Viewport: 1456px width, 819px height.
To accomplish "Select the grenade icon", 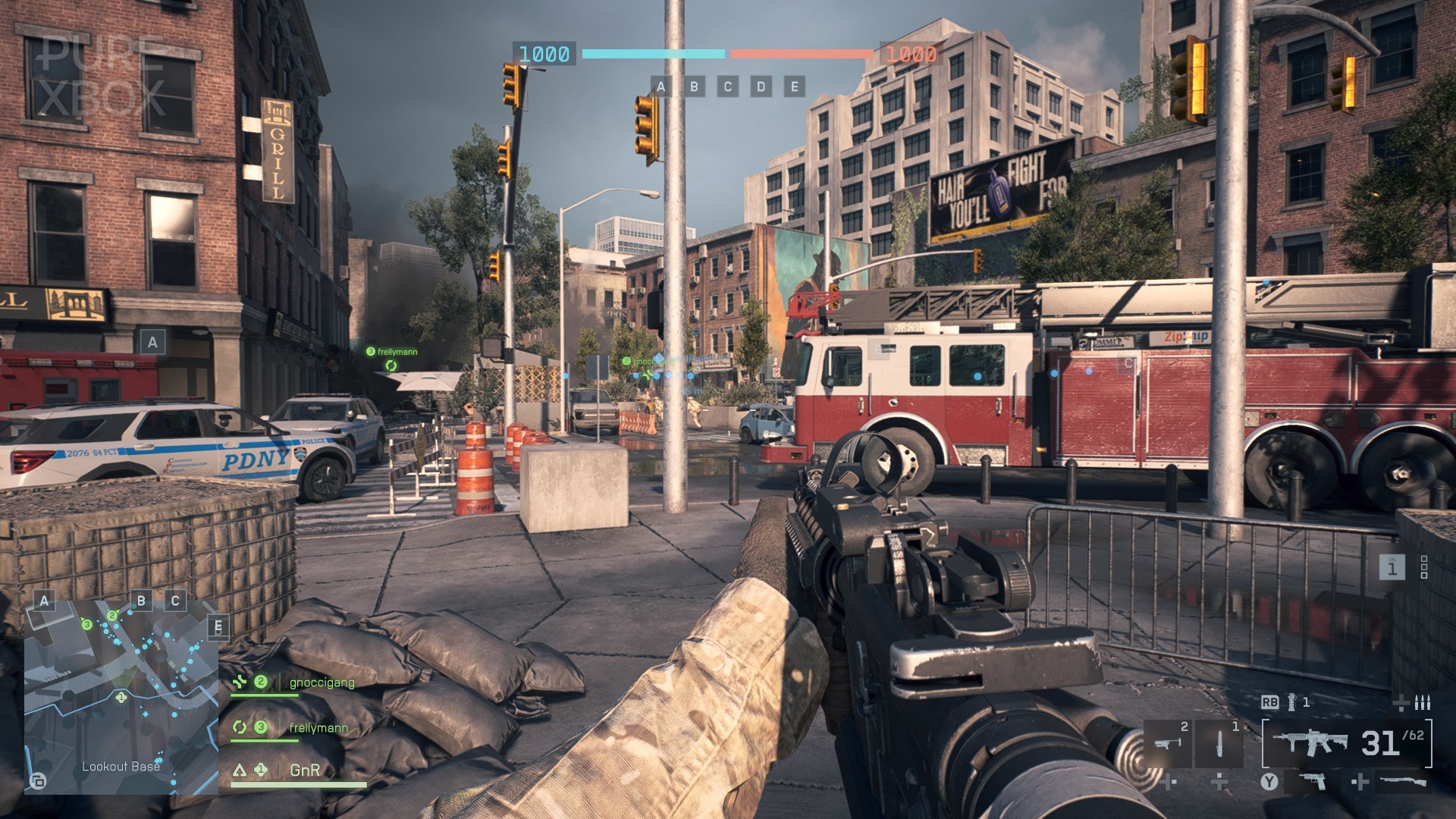I will pos(1291,702).
